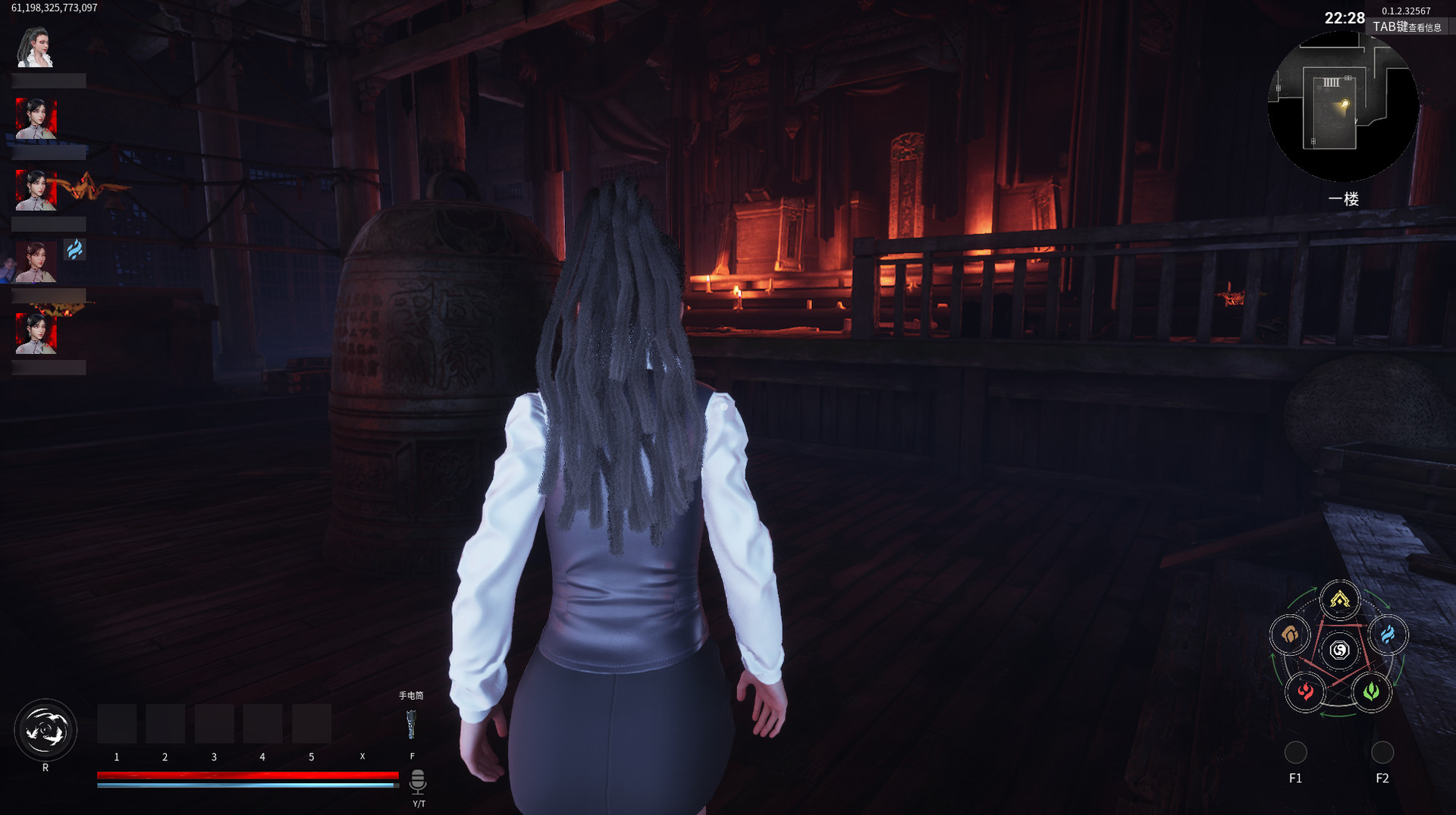Select the red fire element icon
This screenshot has width=1456, height=815.
(x=1306, y=691)
